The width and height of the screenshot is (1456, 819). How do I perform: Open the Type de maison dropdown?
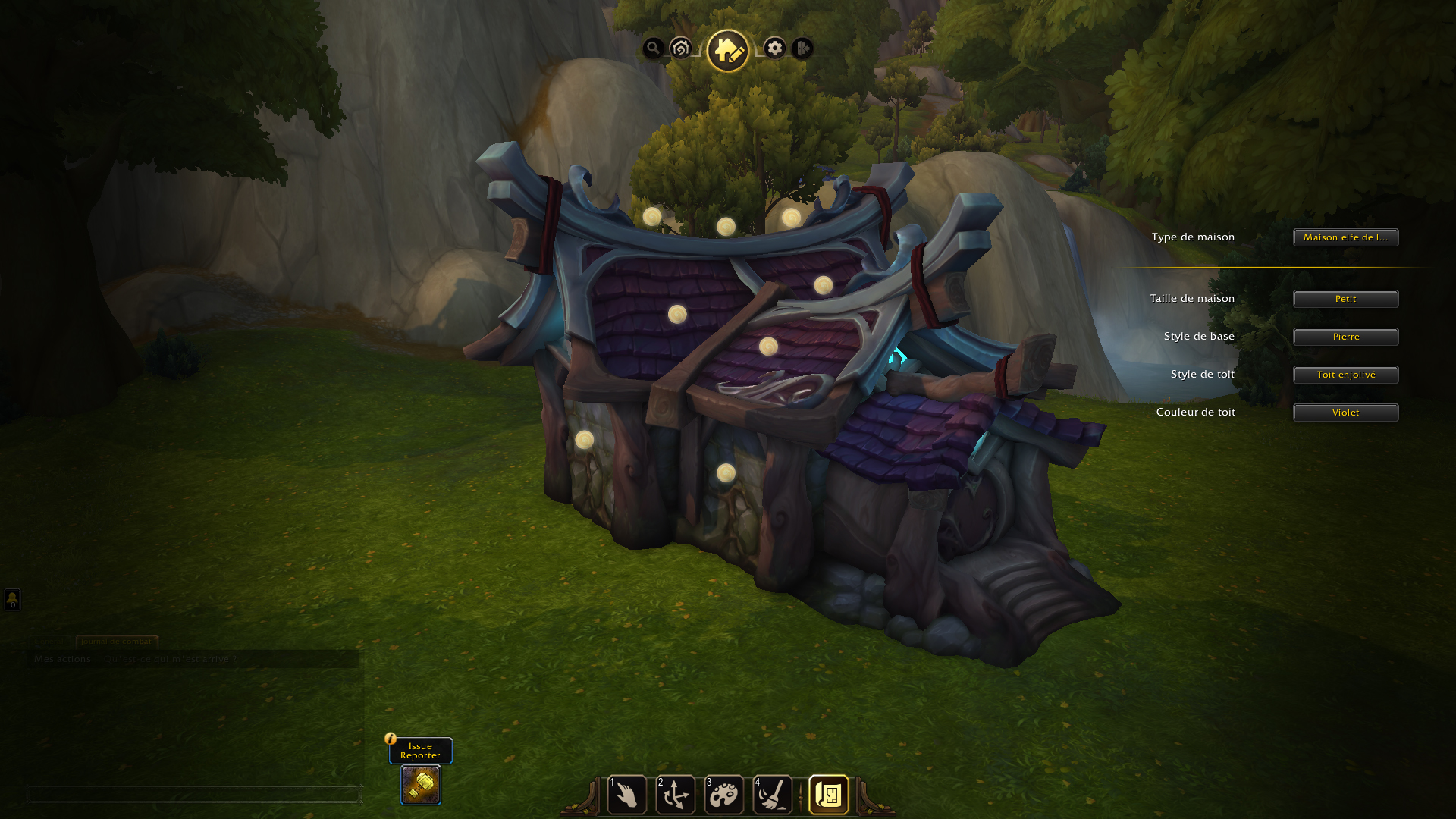(1345, 237)
